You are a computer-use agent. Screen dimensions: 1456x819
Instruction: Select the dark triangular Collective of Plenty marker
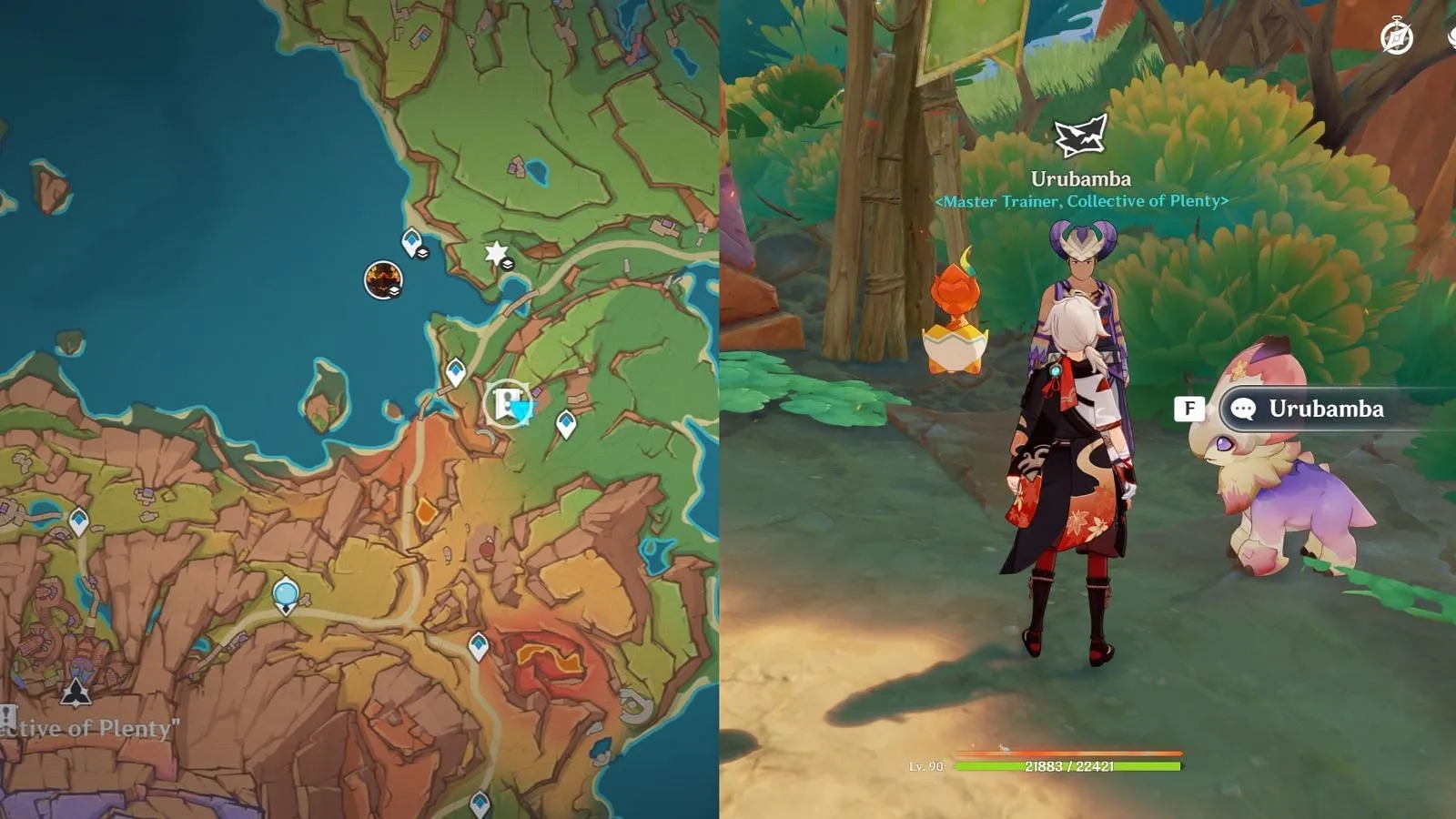point(76,693)
